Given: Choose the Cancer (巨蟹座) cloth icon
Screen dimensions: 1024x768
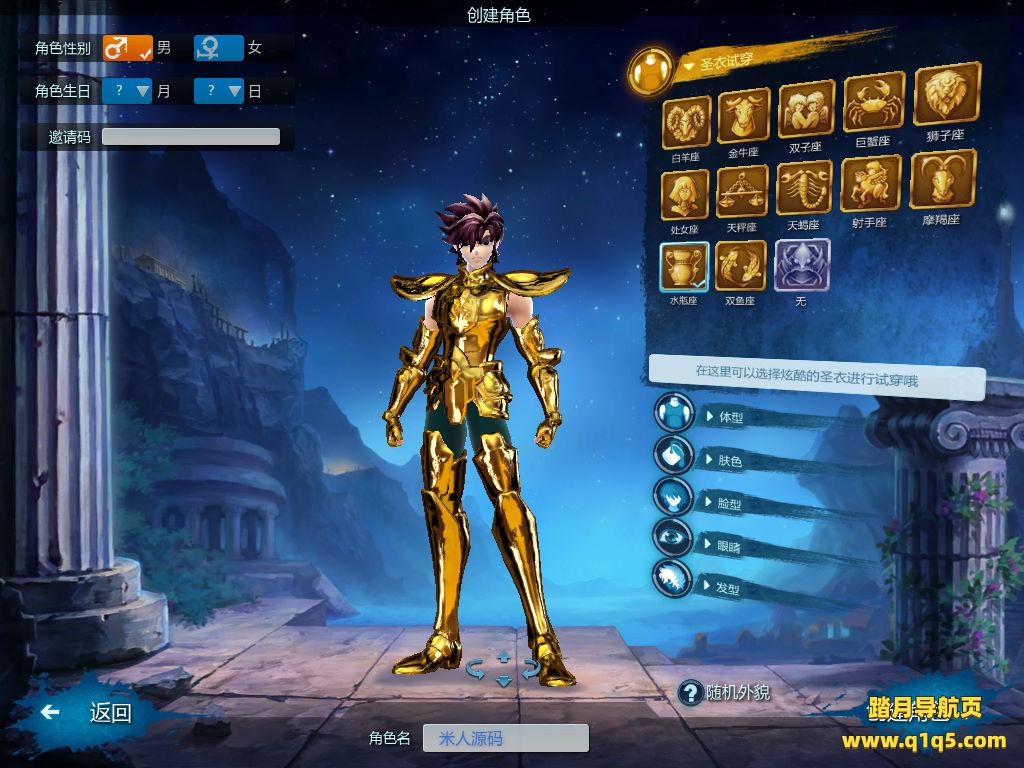Looking at the screenshot, I should [x=873, y=102].
